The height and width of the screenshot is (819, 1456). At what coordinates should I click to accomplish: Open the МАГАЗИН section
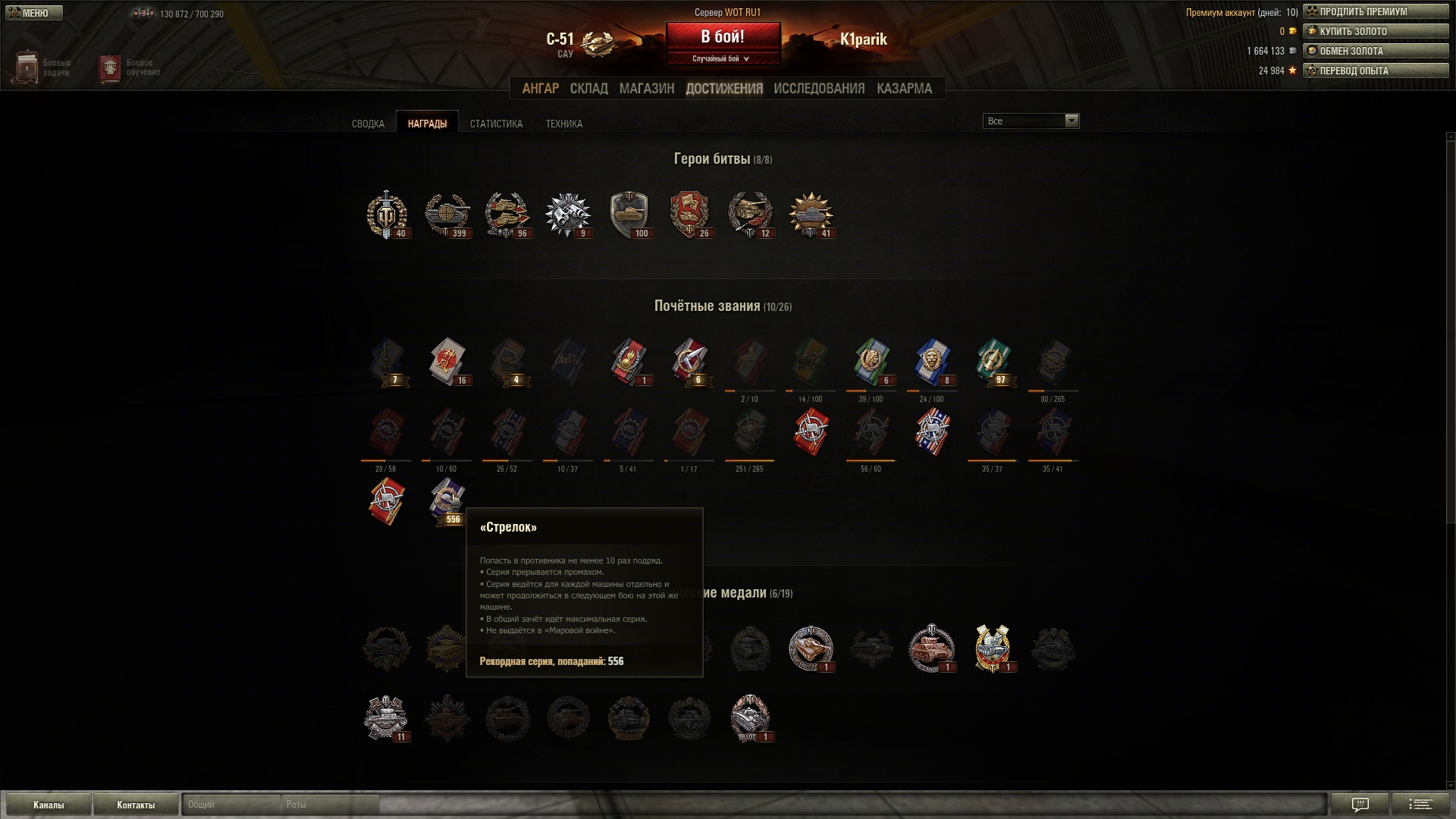coord(646,89)
